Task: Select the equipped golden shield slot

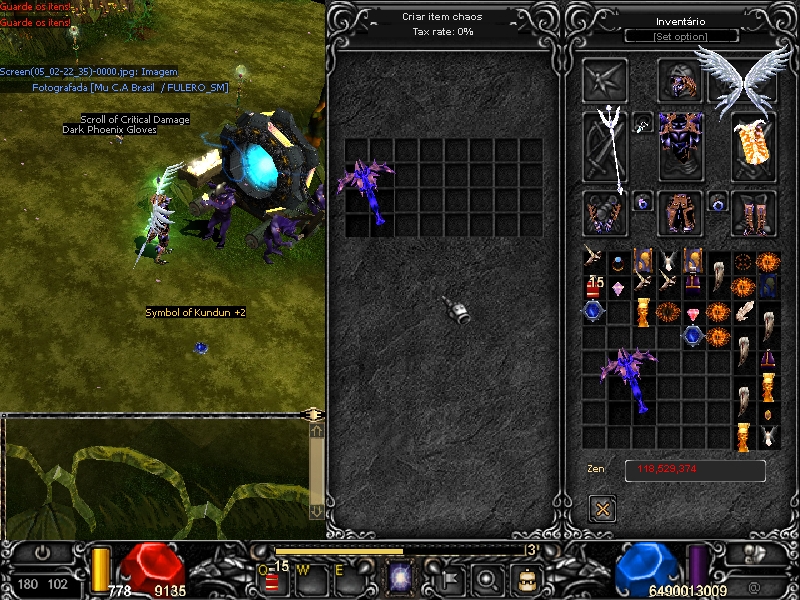Action: 755,146
